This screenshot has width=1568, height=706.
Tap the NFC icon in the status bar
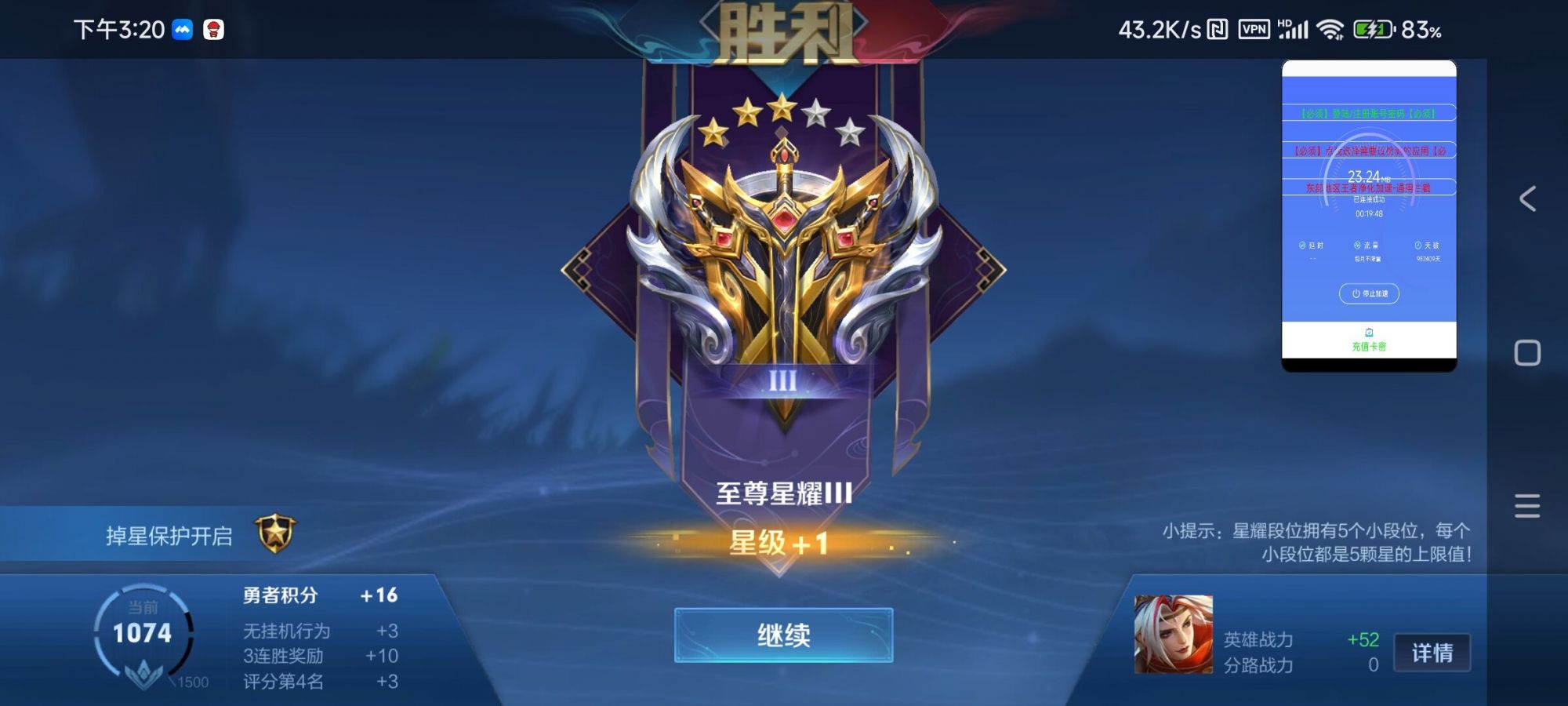pos(1216,28)
